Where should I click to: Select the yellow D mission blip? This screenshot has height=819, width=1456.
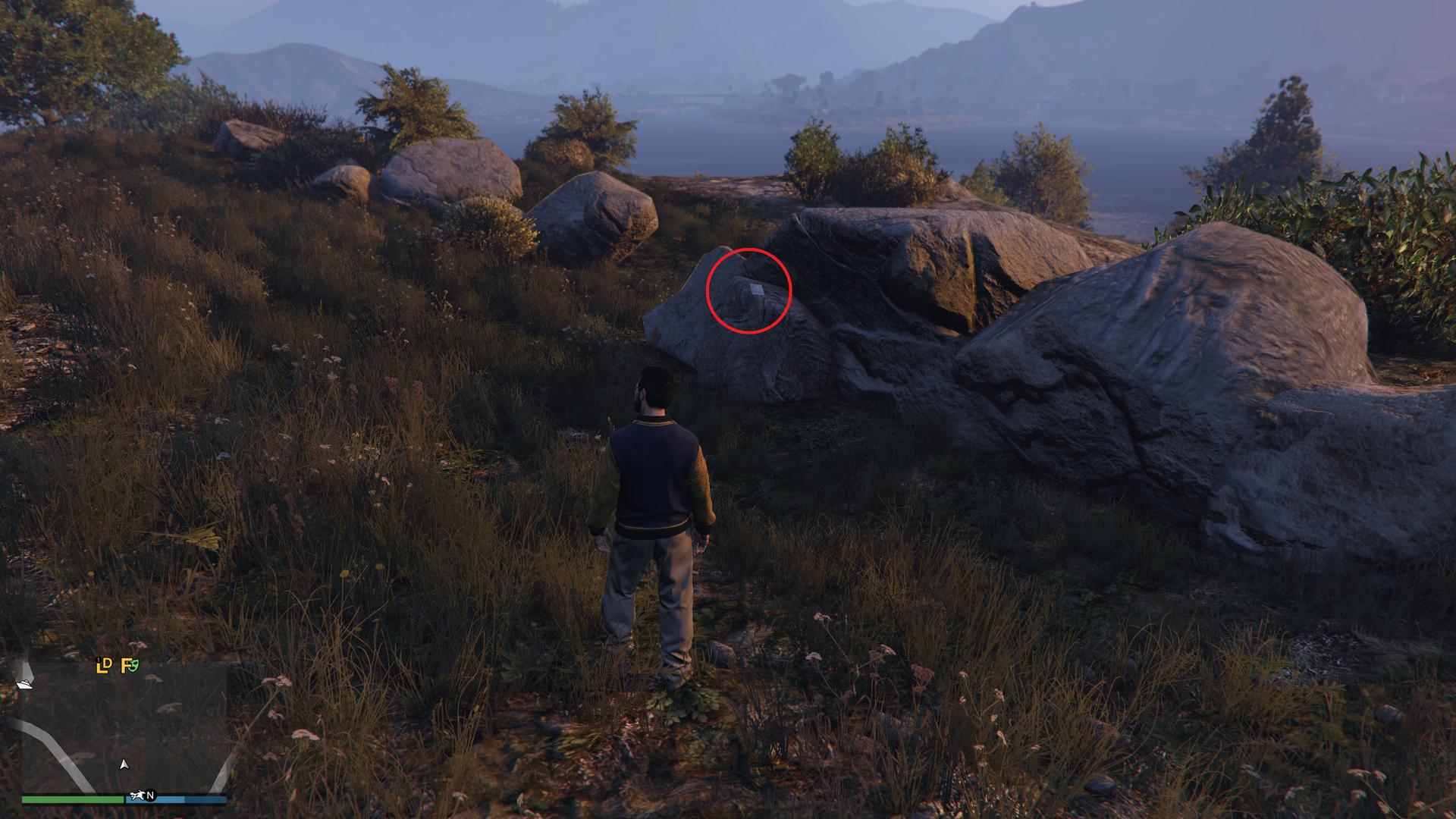108,664
